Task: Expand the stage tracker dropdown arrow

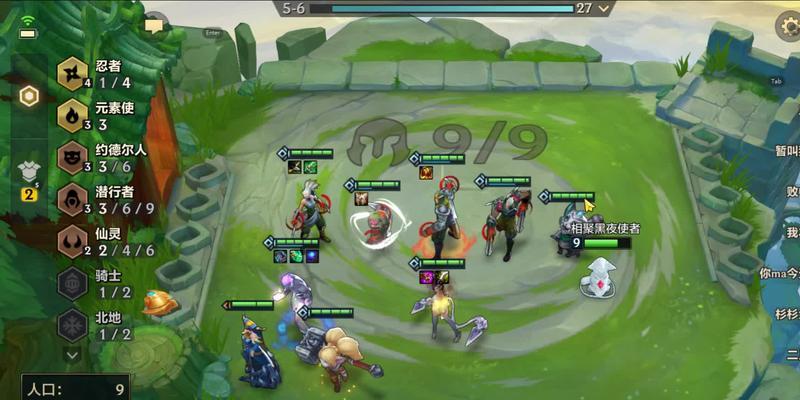Action: coord(604,8)
